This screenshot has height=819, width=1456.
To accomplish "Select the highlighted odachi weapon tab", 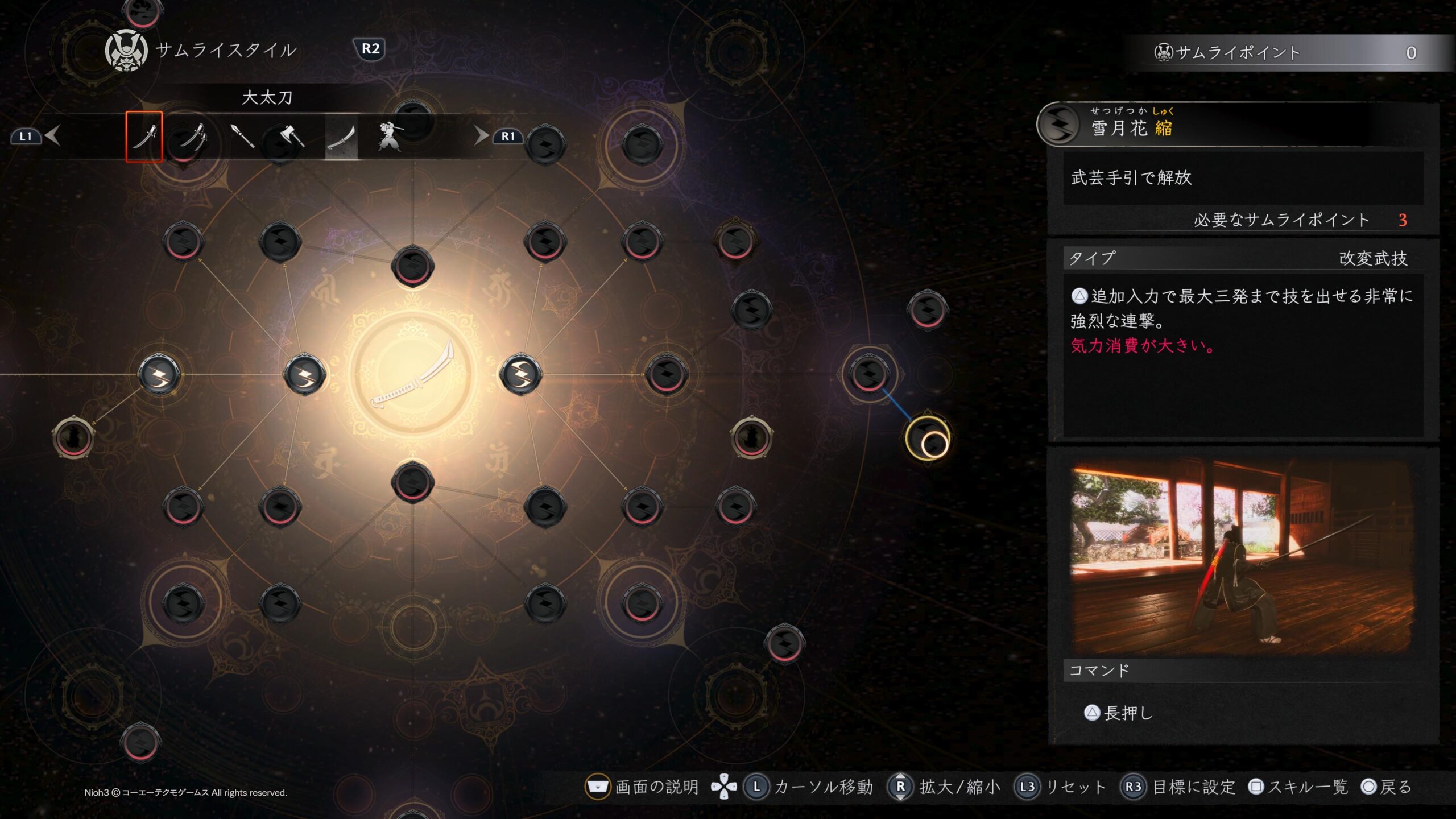I will 341,136.
